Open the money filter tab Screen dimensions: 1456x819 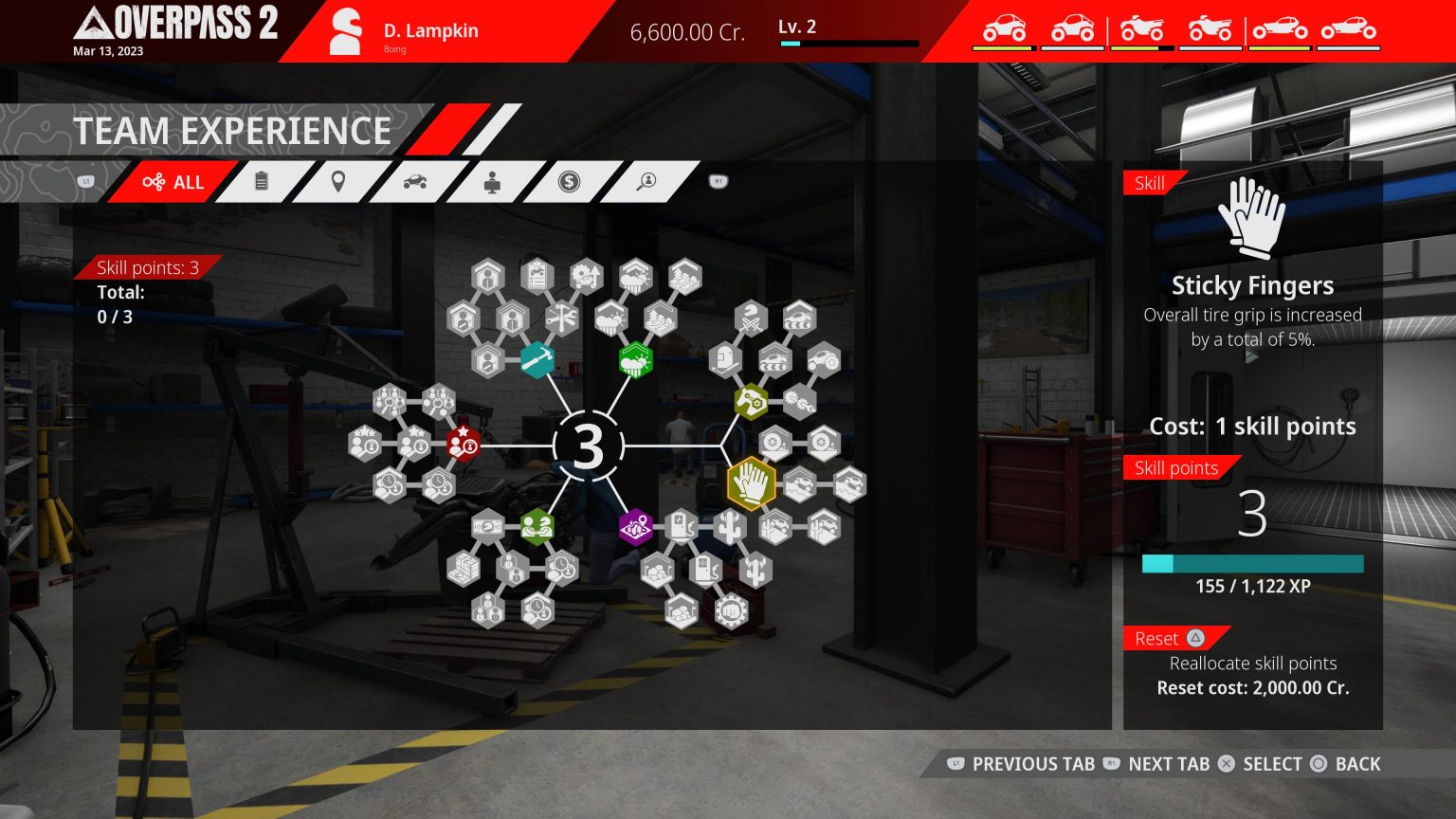(x=568, y=182)
